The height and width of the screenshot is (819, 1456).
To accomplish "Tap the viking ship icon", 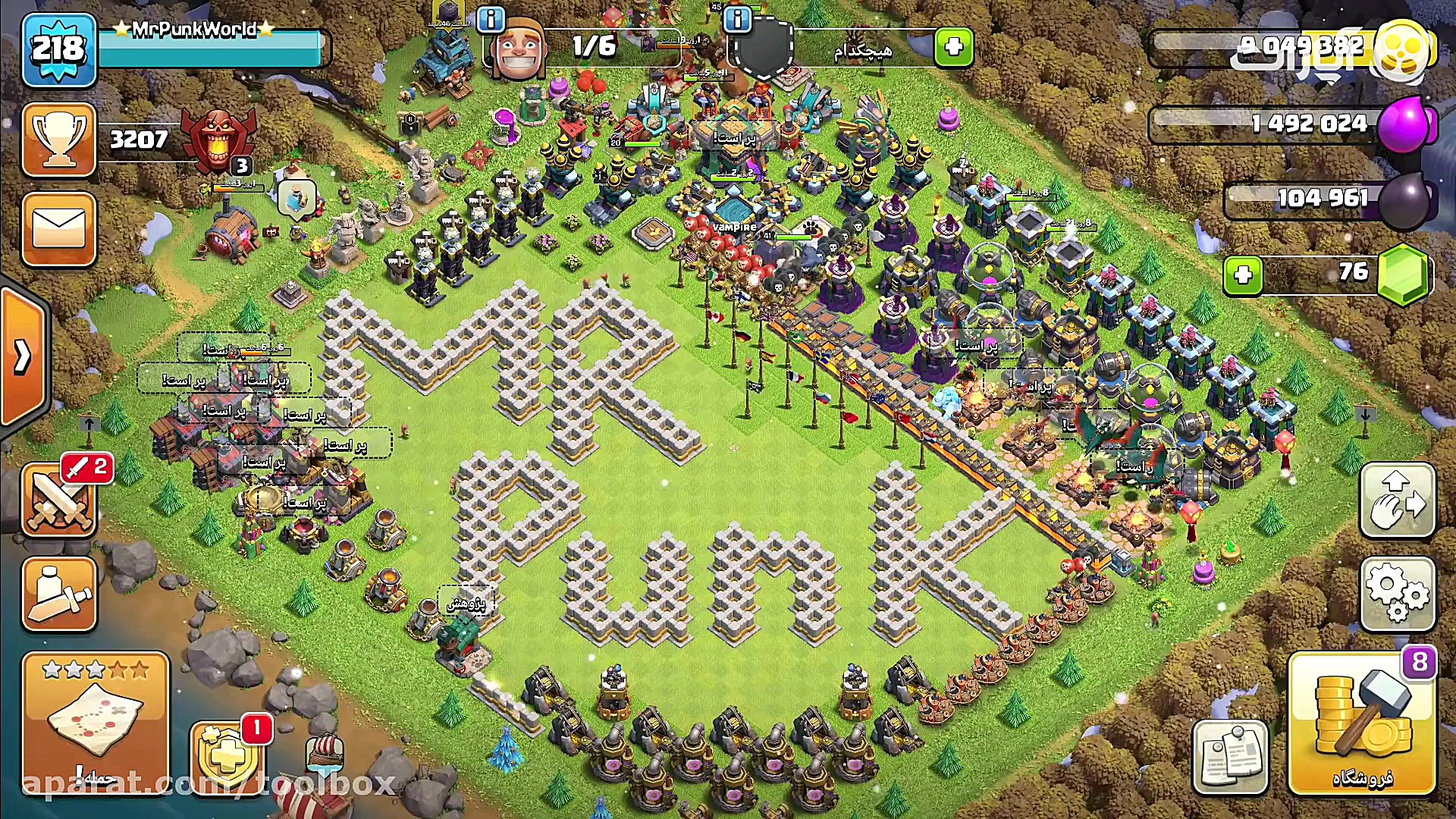I will tap(326, 752).
